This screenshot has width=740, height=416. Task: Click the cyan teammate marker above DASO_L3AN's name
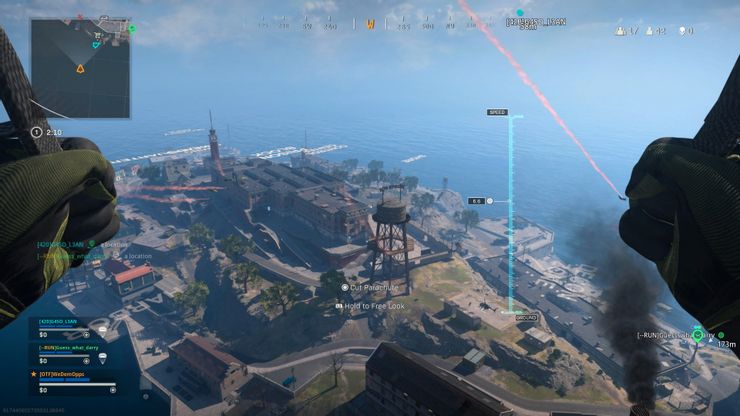[x=519, y=12]
